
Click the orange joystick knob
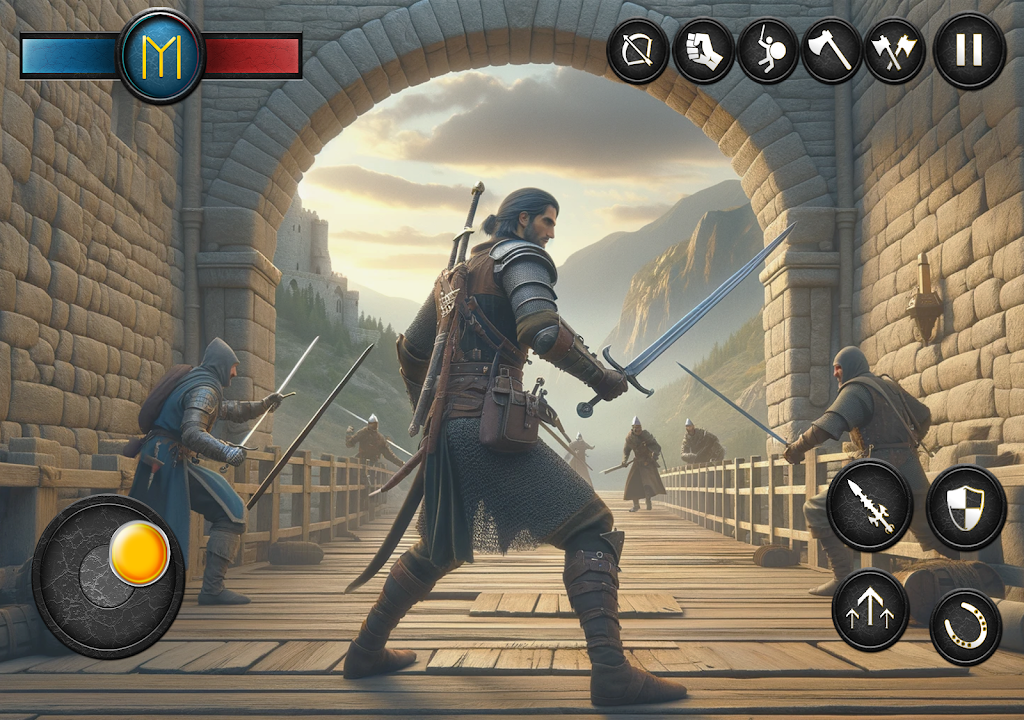click(x=139, y=553)
